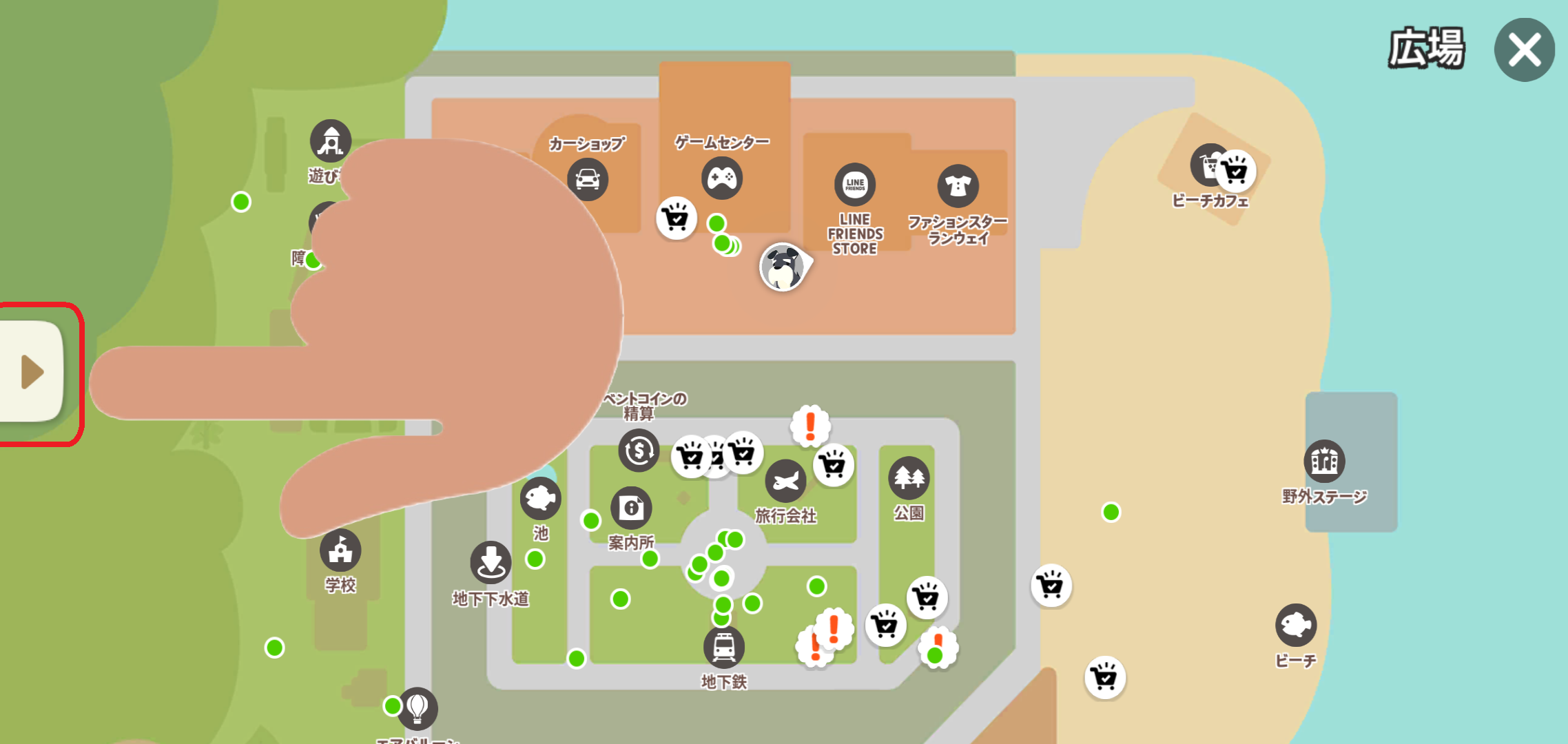Tap the Fashion Star Runway shirt icon
The width and height of the screenshot is (1568, 744).
click(x=958, y=186)
